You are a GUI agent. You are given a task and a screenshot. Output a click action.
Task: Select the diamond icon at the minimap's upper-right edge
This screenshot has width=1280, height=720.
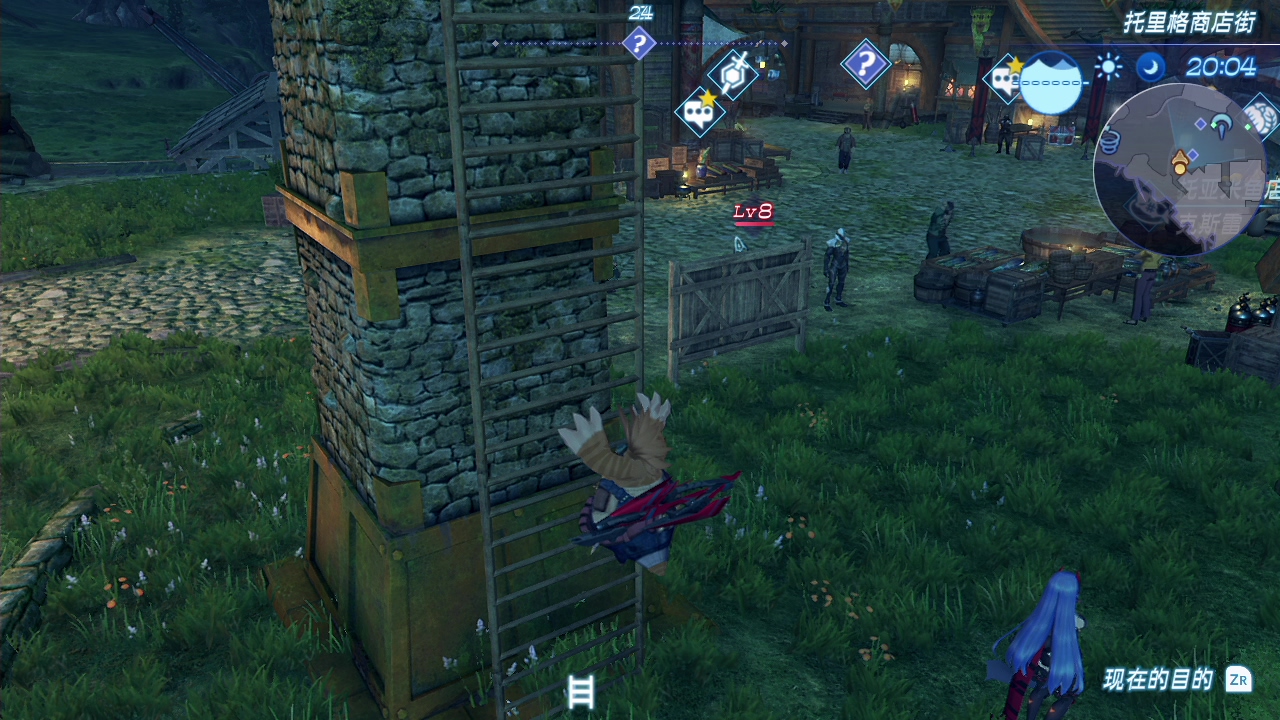coord(1260,115)
